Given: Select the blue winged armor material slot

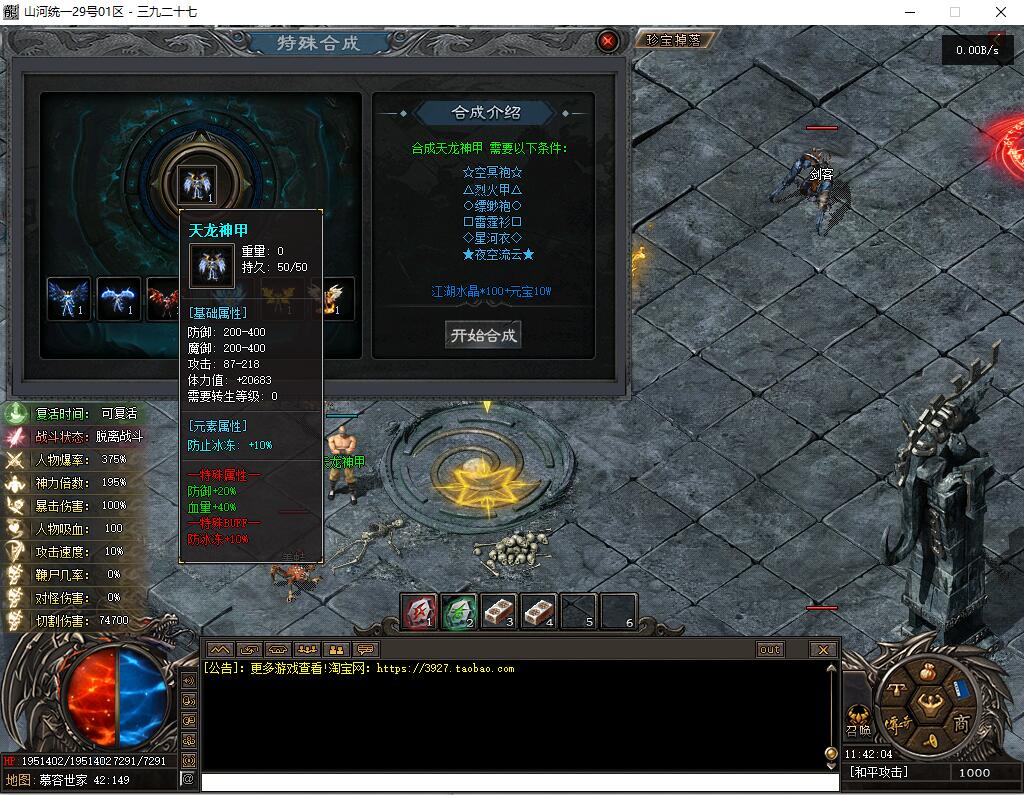Looking at the screenshot, I should click(69, 298).
